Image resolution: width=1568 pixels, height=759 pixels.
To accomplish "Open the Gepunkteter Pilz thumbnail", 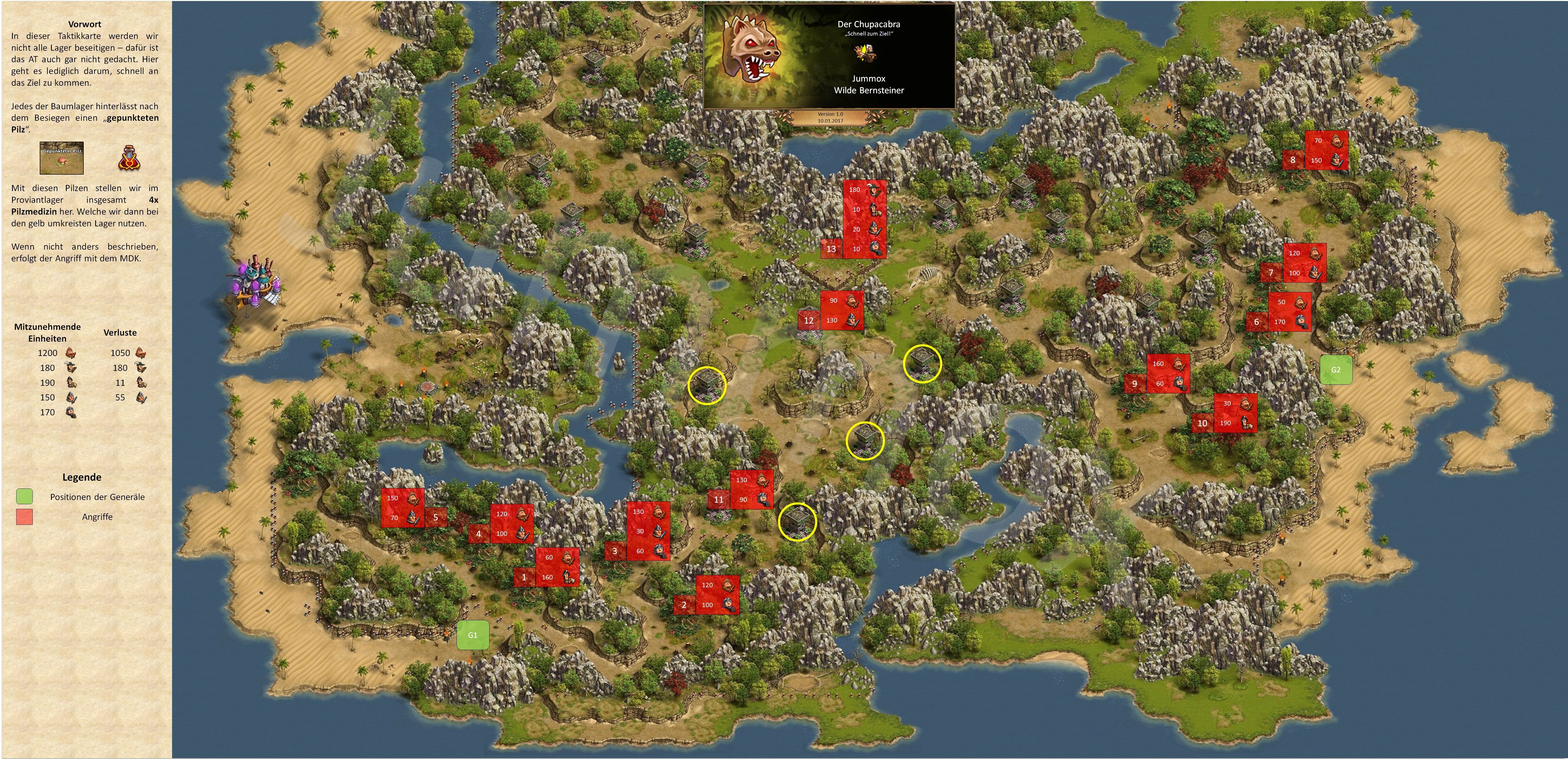I will [61, 159].
